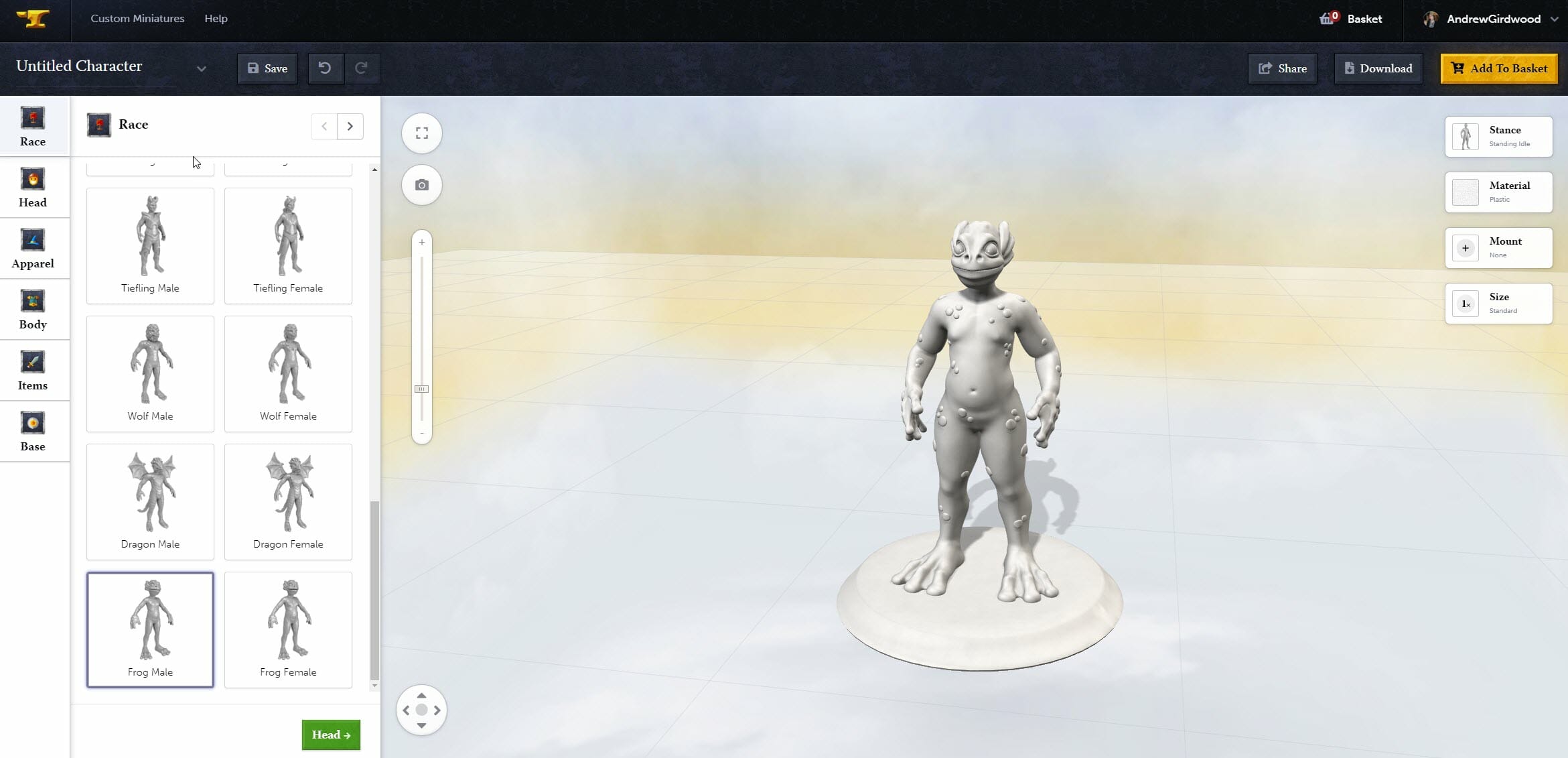Screen dimensions: 1568x758
Task: Open the Body customization panel
Action: pyautogui.click(x=32, y=308)
